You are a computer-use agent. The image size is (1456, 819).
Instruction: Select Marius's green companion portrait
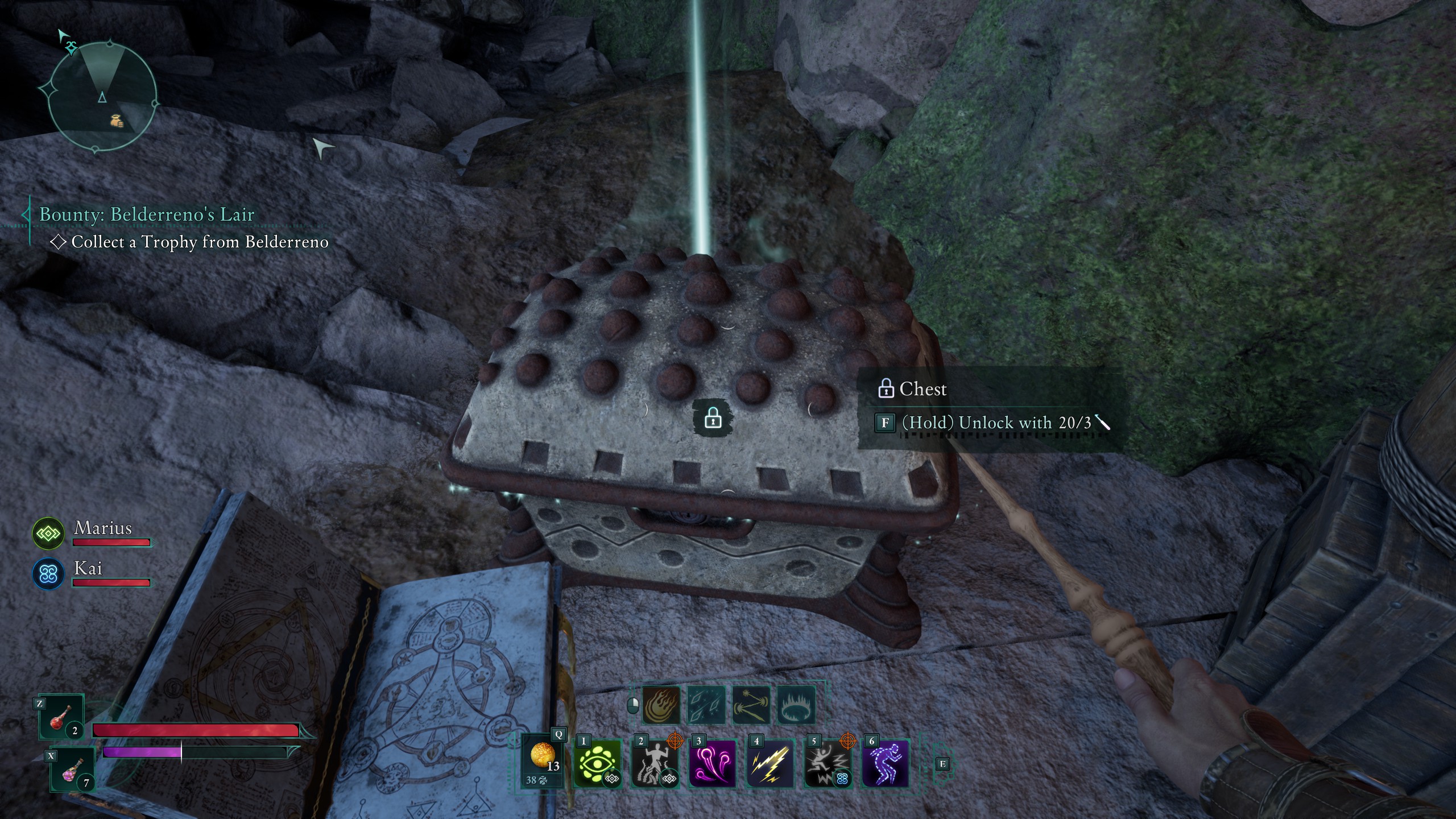pos(48,534)
